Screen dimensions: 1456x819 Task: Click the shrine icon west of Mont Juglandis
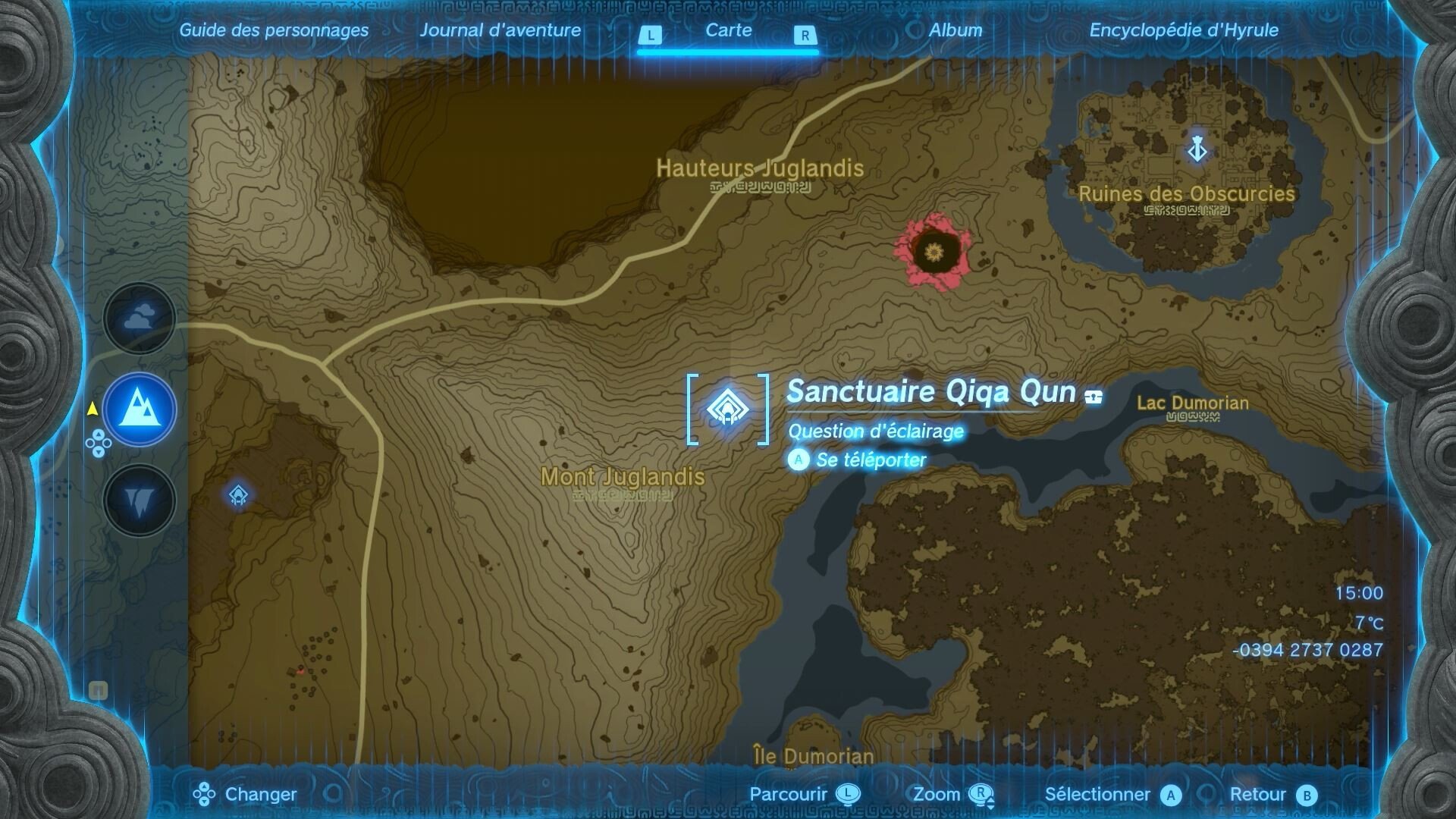click(237, 494)
